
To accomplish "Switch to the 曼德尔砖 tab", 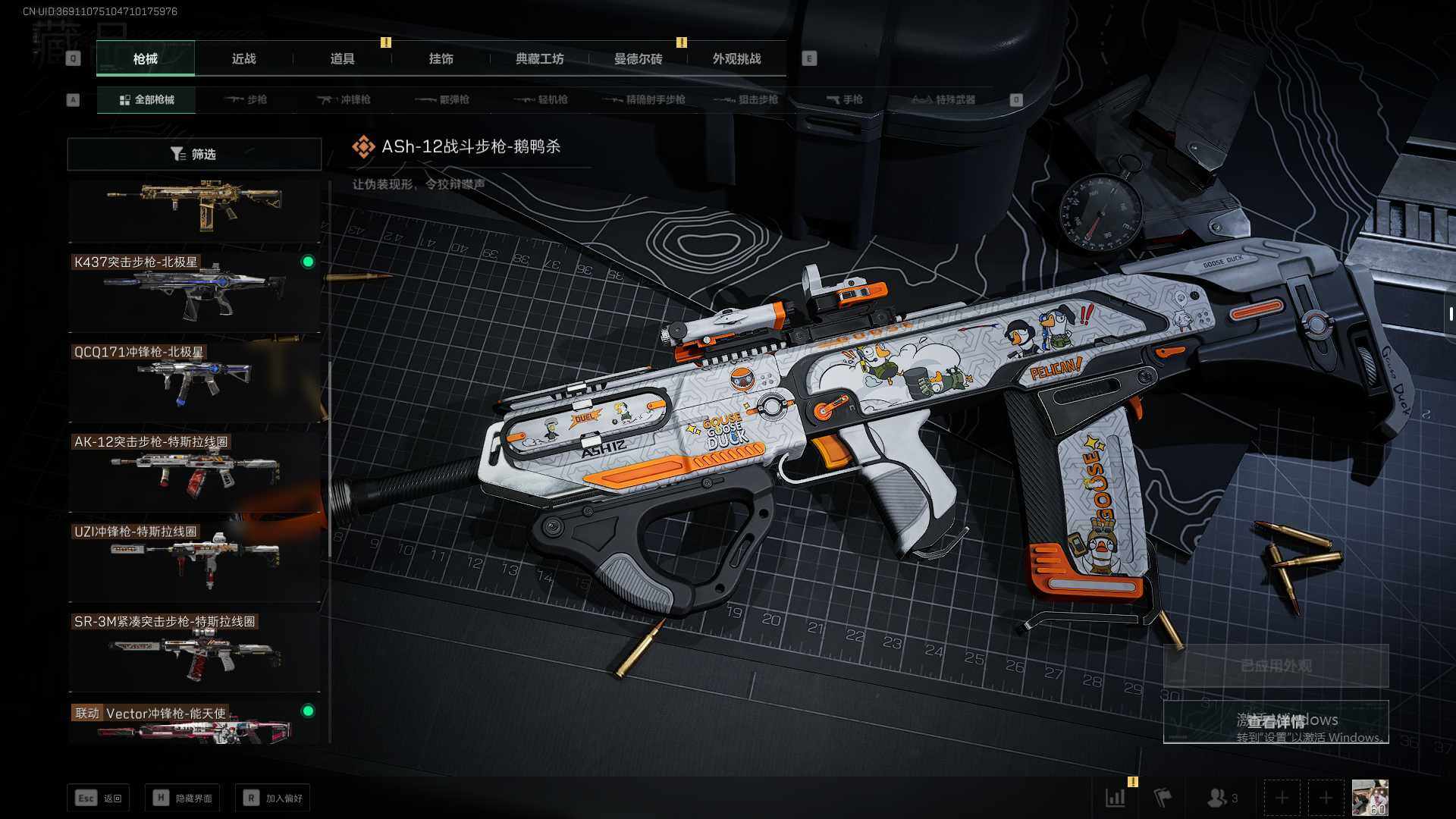I will click(x=638, y=58).
